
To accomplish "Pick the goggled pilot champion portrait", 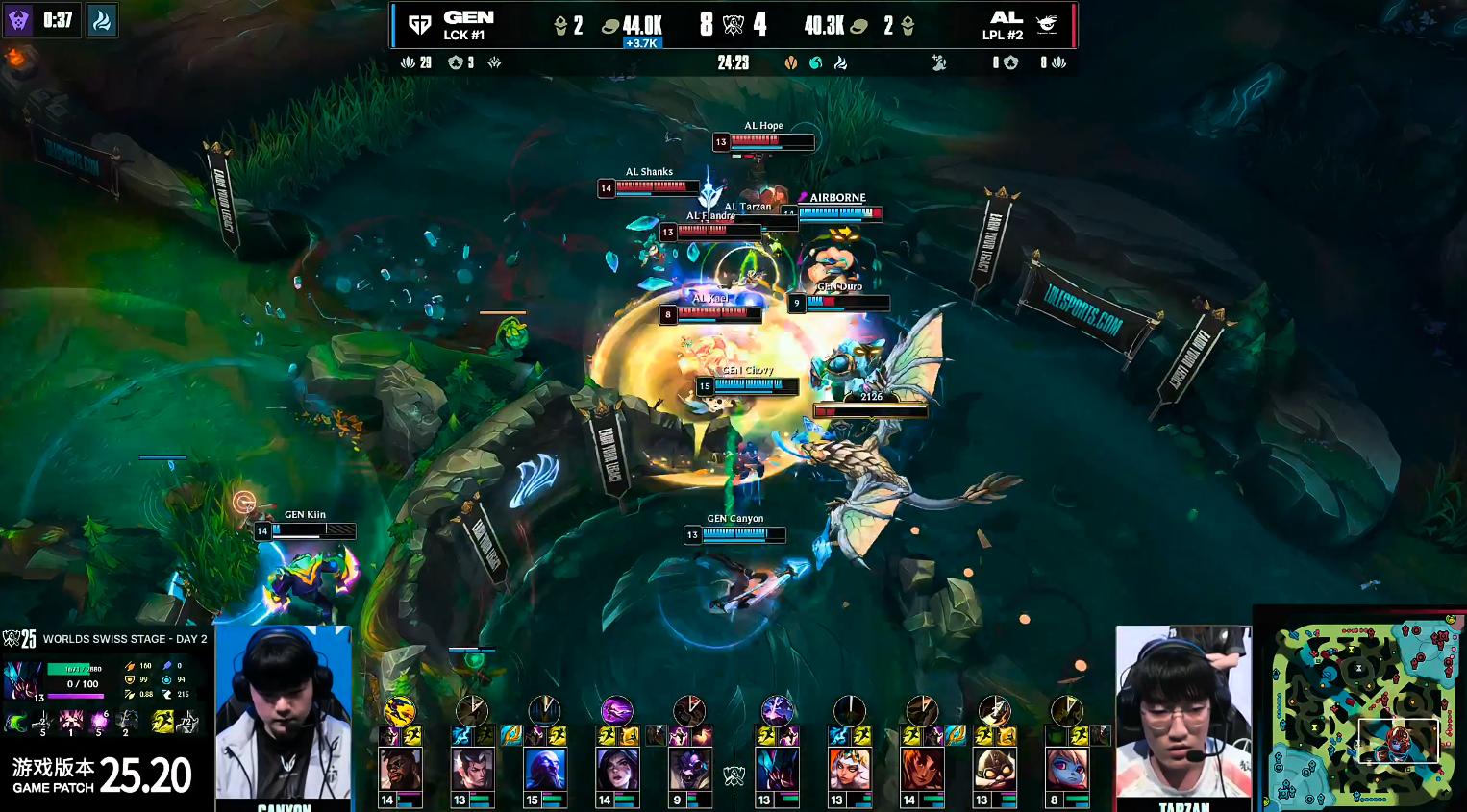I will pos(995,771).
